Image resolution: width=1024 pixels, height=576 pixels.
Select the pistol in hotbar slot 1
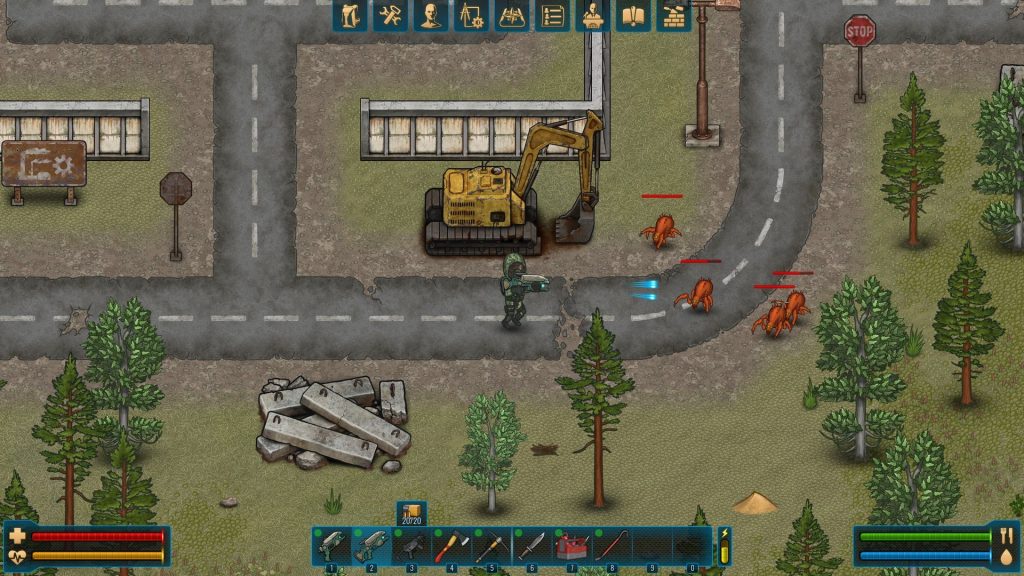pyautogui.click(x=331, y=546)
